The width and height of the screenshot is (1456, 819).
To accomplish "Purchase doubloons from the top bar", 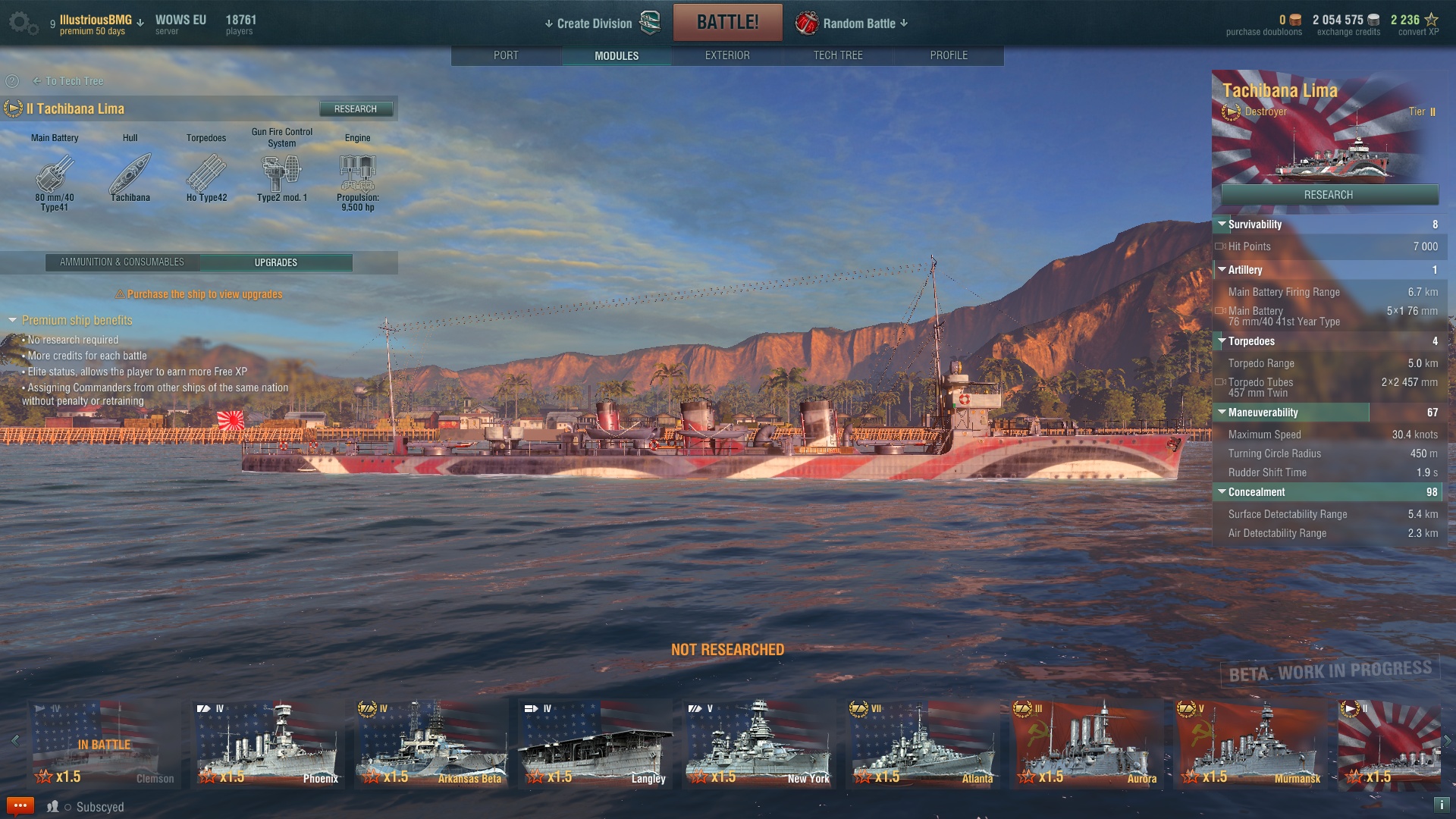I will tap(1263, 25).
